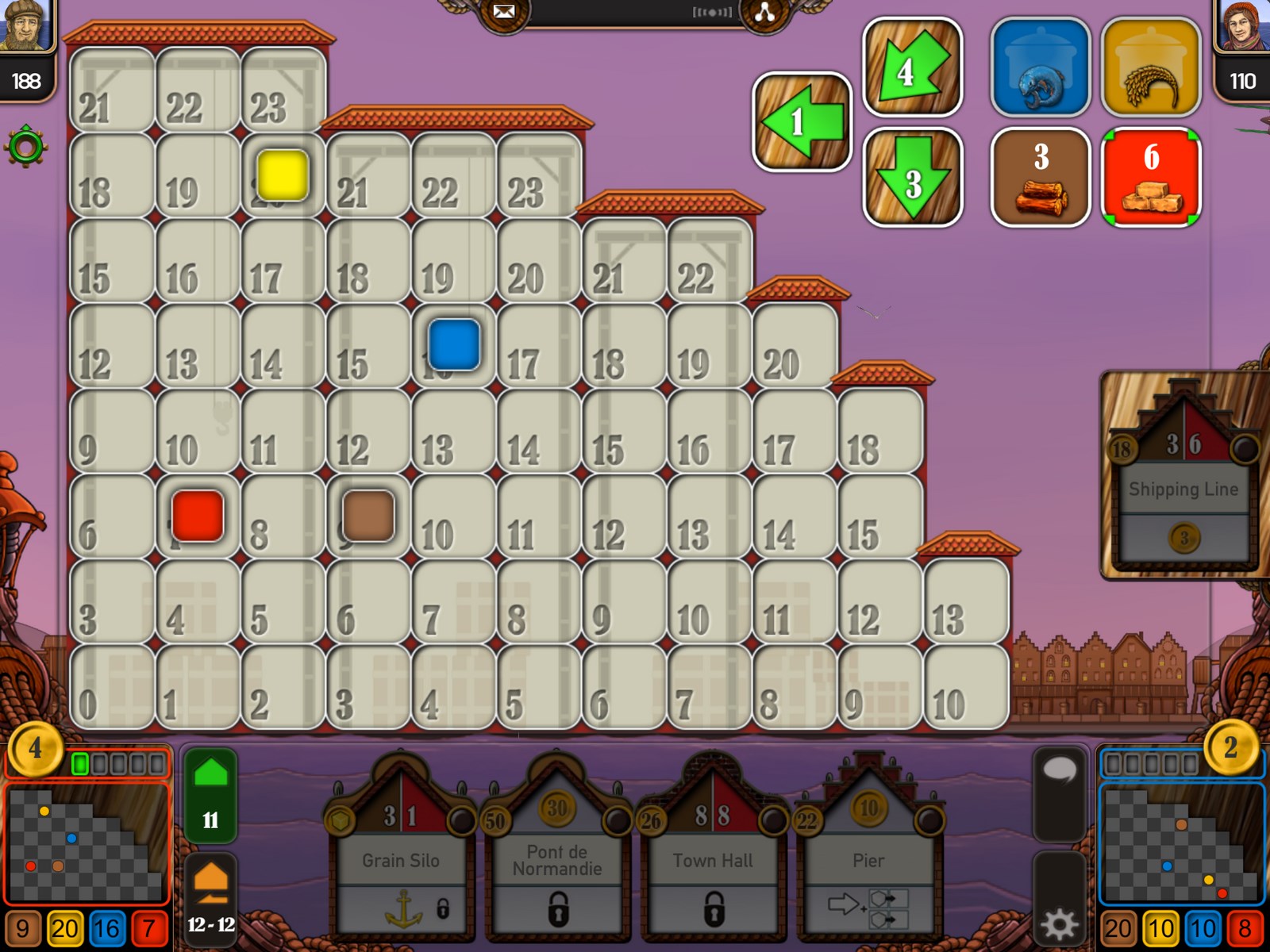Select the blue fish pot tile

click(x=1040, y=68)
